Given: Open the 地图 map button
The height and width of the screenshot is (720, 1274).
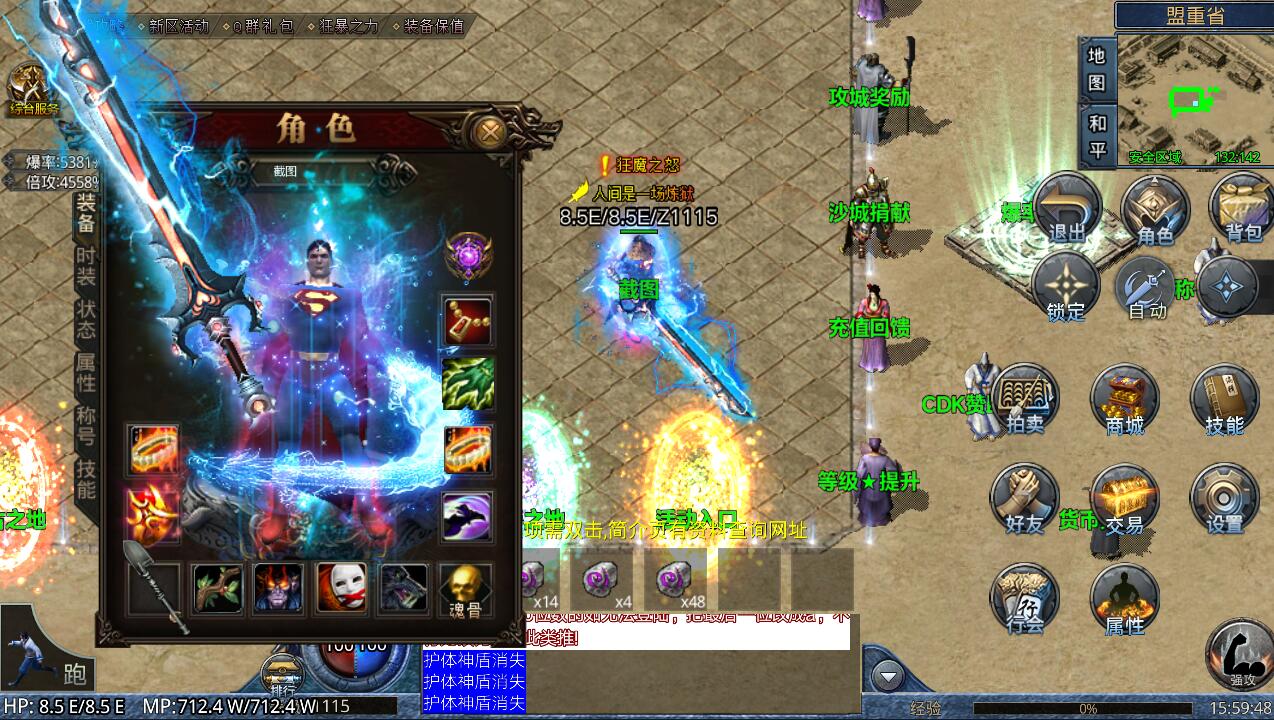Looking at the screenshot, I should coord(1097,70).
